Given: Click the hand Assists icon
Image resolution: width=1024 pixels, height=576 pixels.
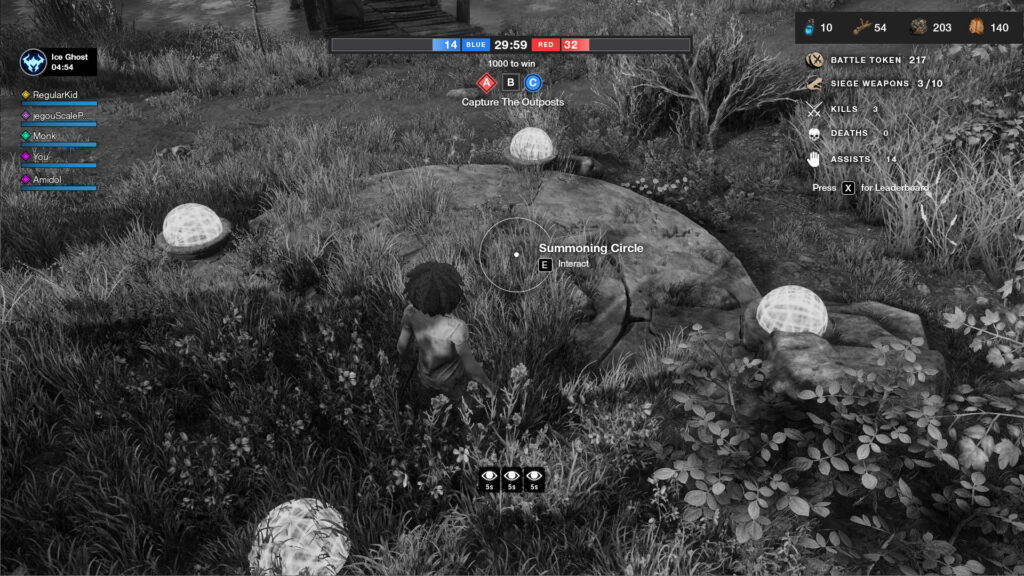Looking at the screenshot, I should pyautogui.click(x=814, y=159).
